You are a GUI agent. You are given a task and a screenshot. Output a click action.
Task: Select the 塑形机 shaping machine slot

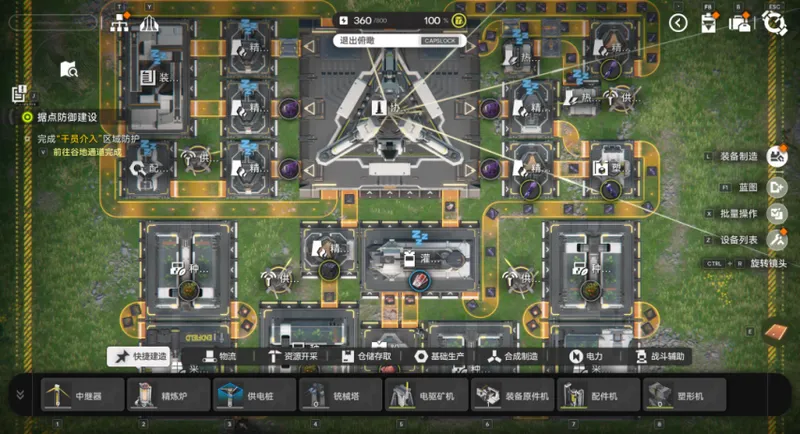(x=685, y=395)
